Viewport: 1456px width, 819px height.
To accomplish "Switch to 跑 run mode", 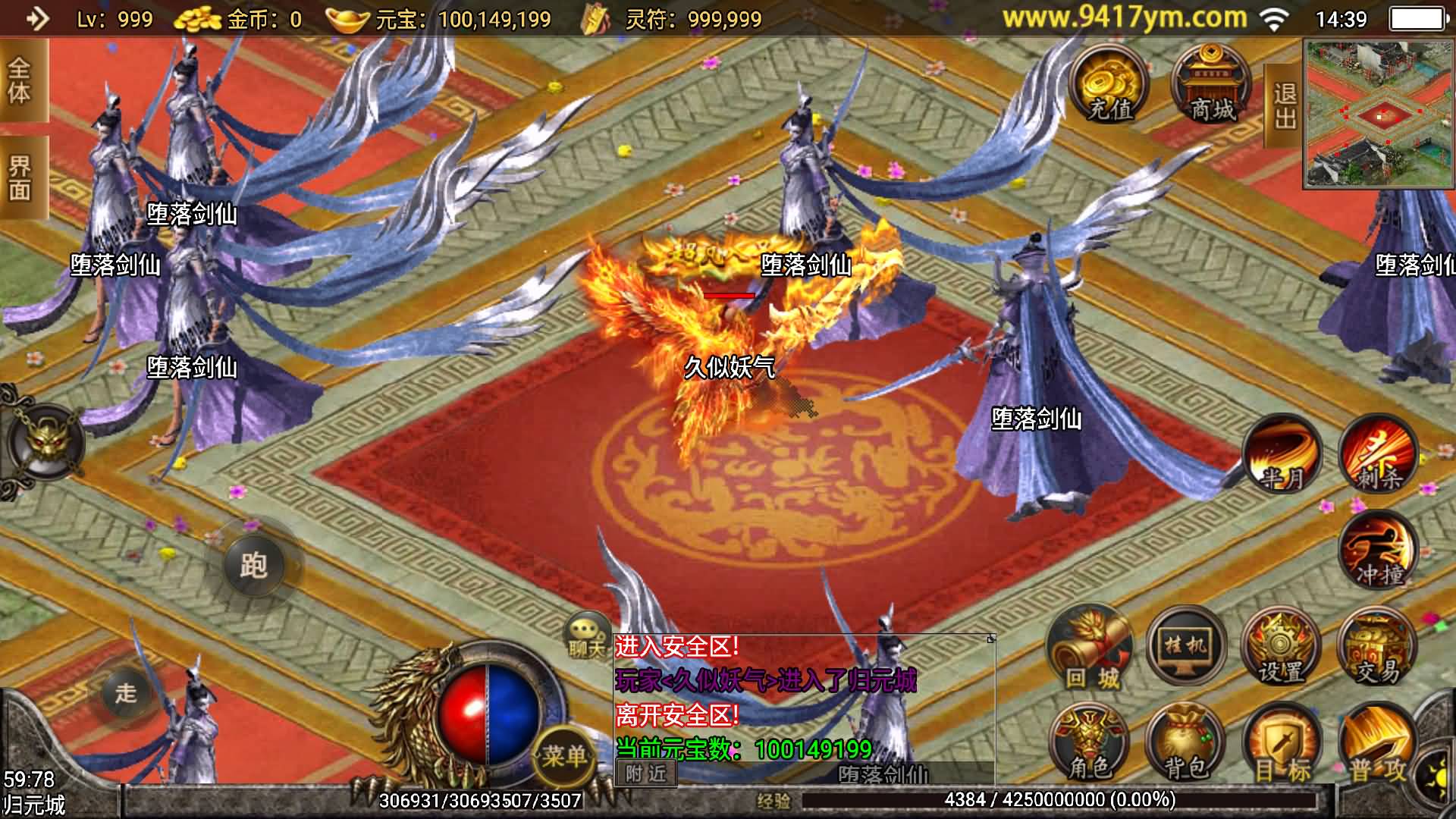I will tap(253, 565).
